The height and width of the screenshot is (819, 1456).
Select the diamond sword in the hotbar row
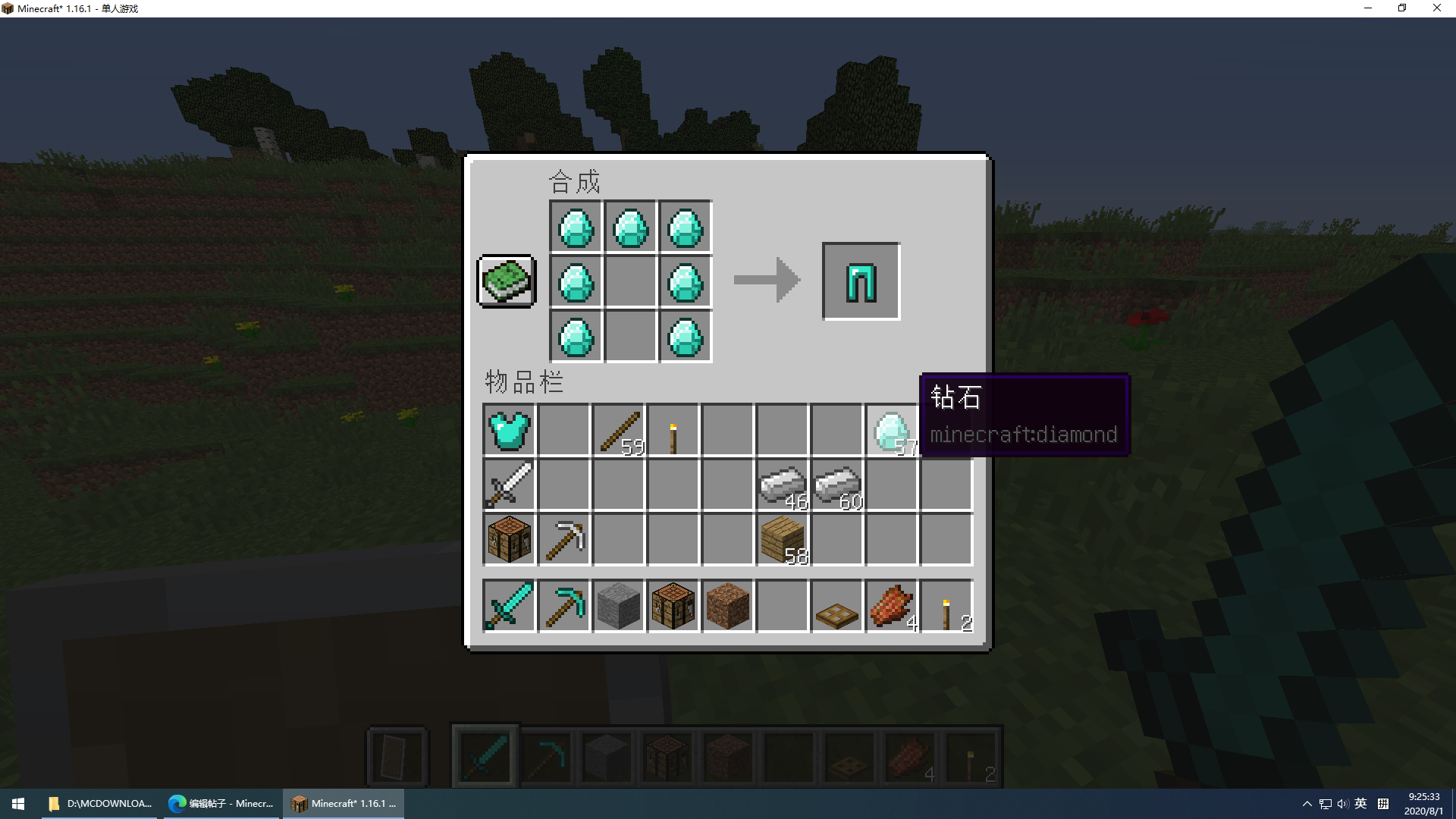509,606
